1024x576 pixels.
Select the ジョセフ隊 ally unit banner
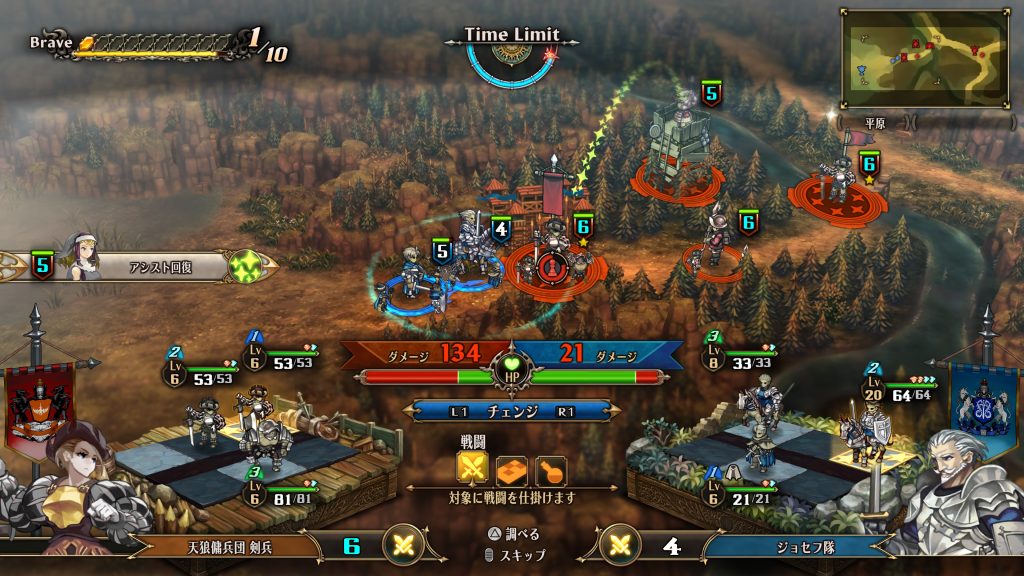click(790, 546)
